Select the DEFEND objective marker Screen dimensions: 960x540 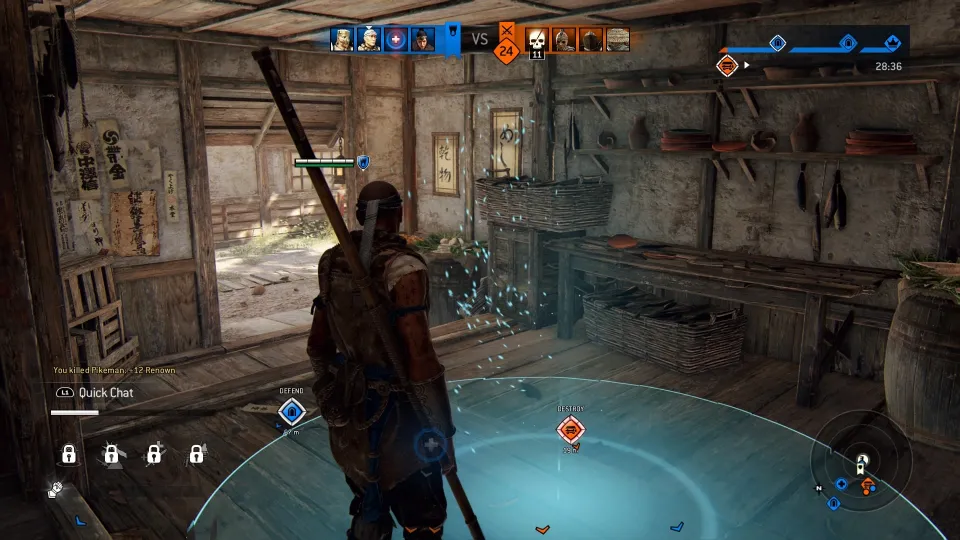pos(291,410)
